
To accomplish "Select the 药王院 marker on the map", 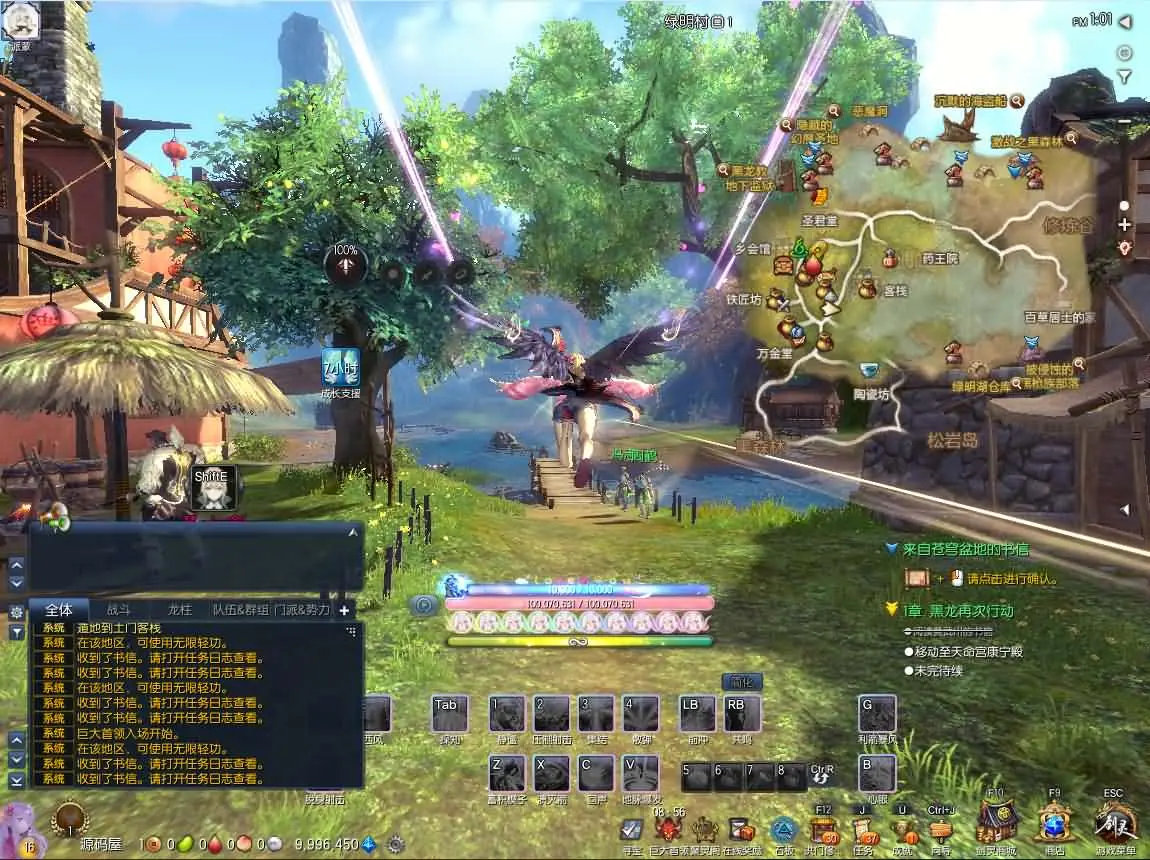I will (940, 259).
